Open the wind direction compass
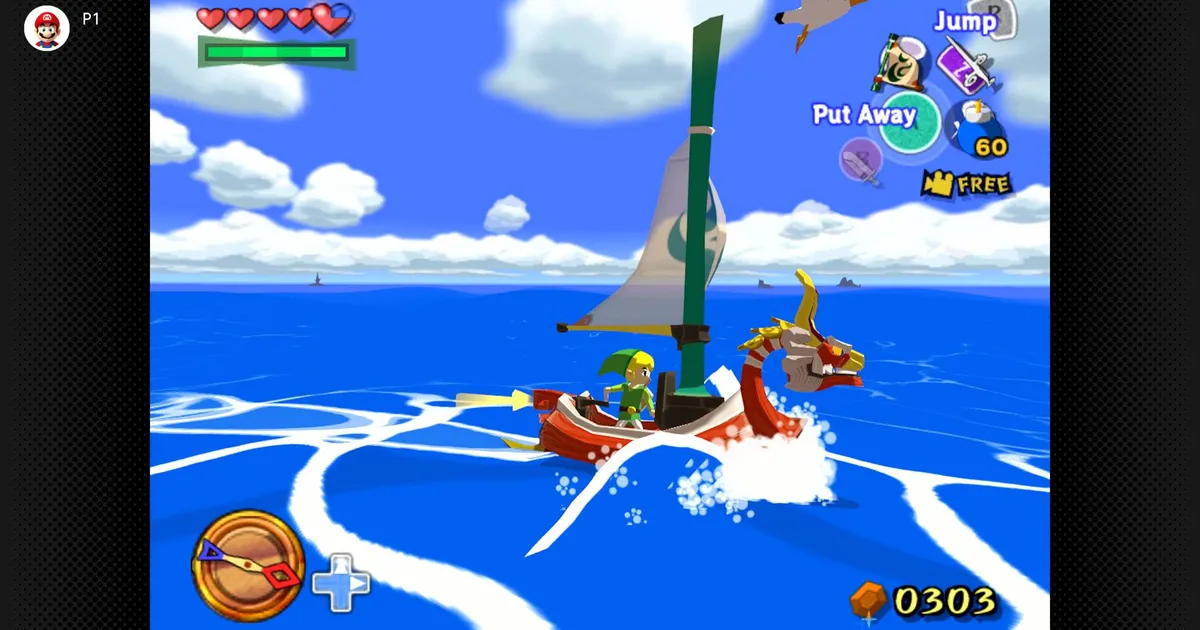The width and height of the screenshot is (1200, 630). [x=248, y=565]
